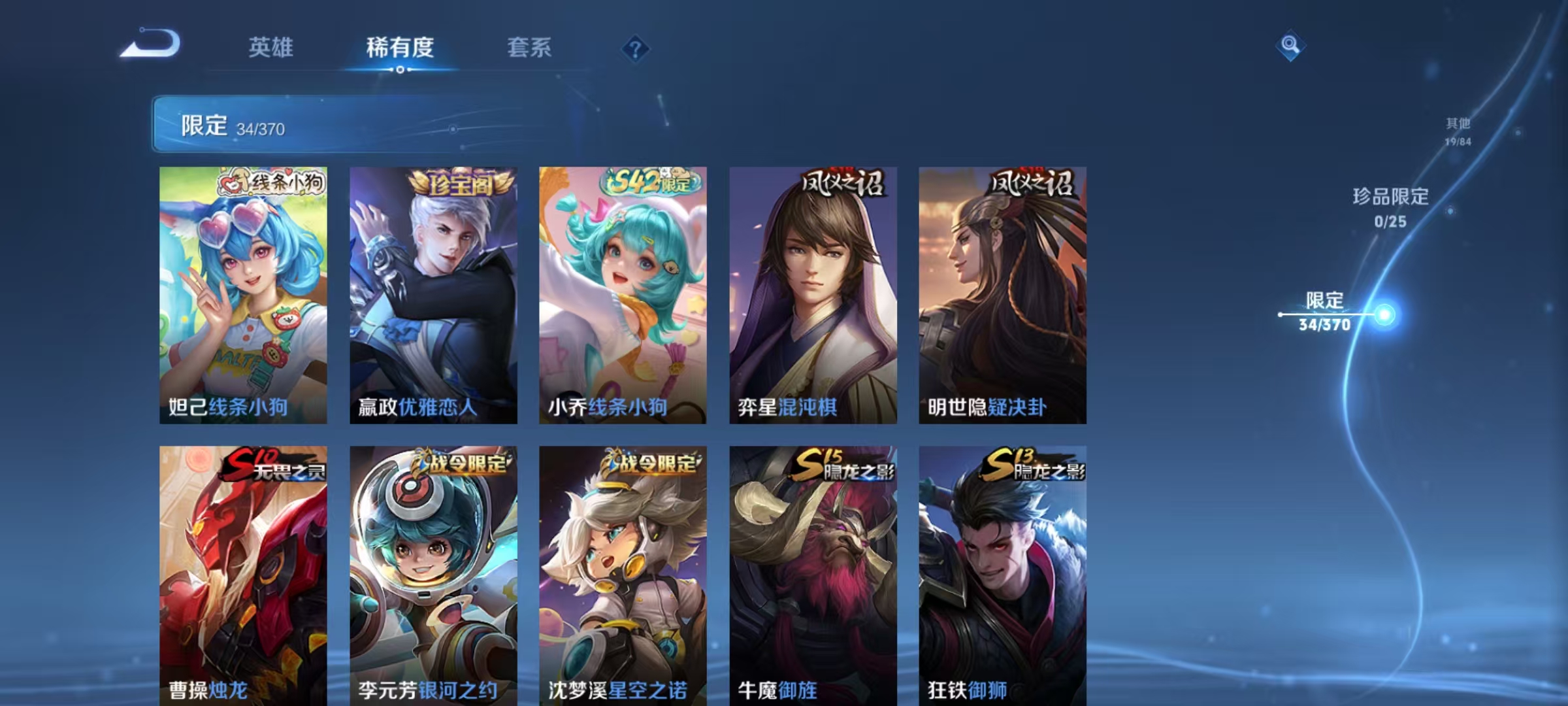1568x706 pixels.
Task: Click the magnifier search icon top right
Action: coord(1290,46)
